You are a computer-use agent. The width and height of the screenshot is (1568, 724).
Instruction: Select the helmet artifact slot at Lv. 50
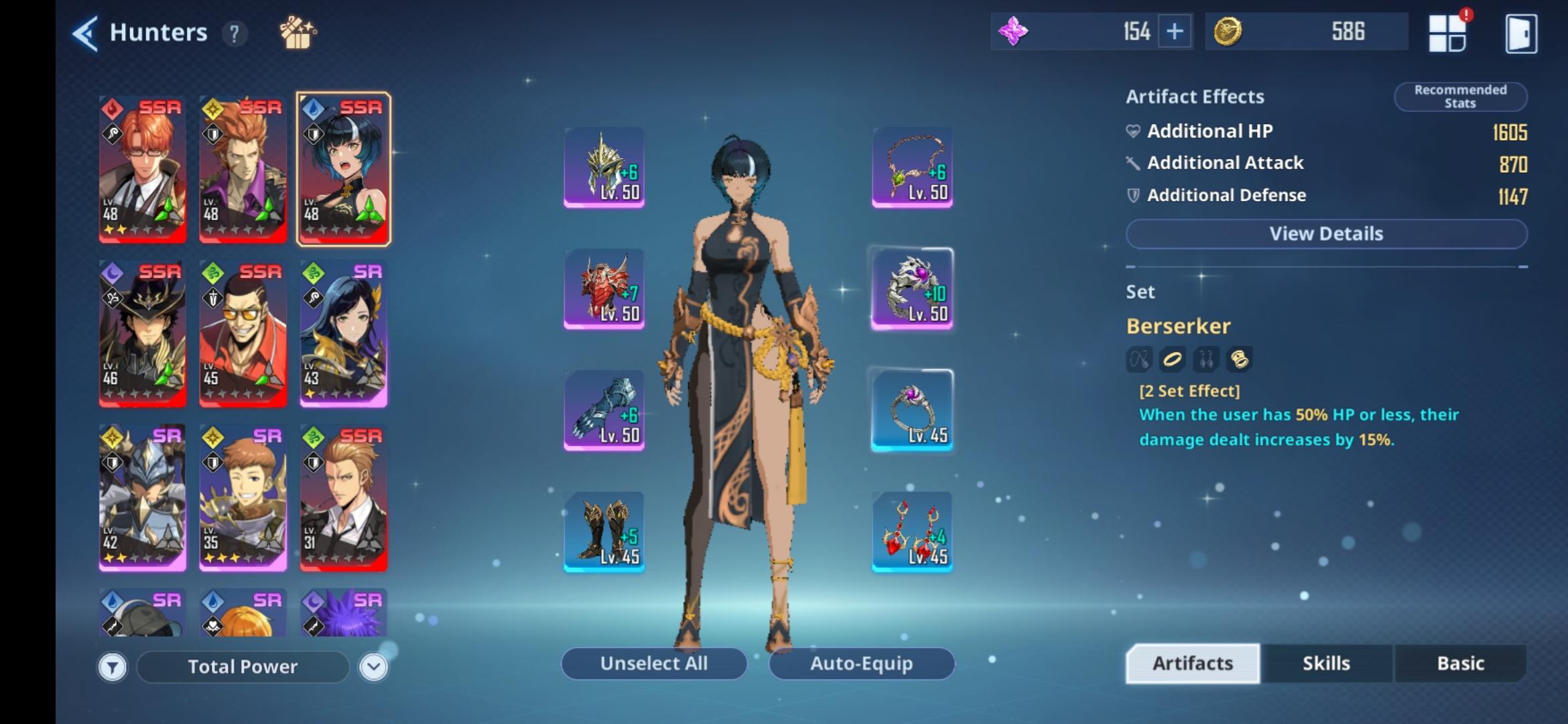click(x=604, y=166)
